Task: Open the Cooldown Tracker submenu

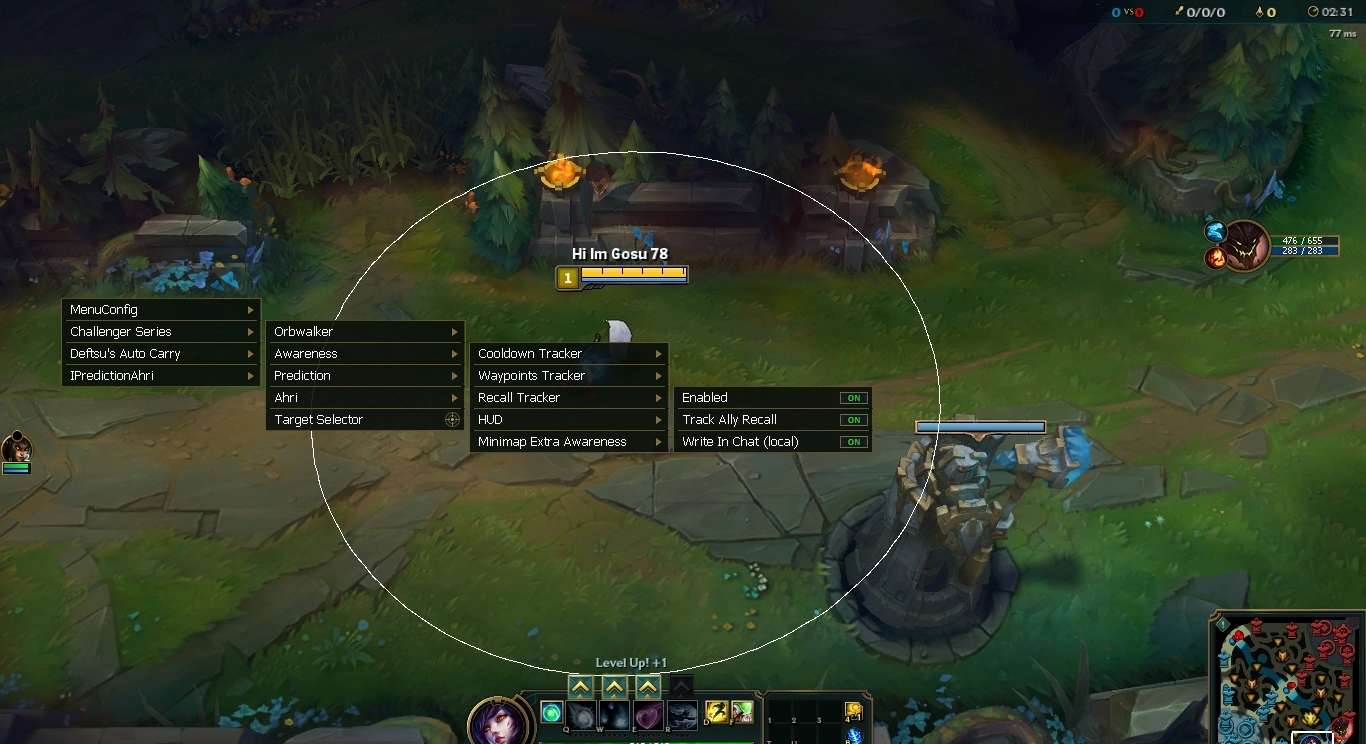Action: [x=569, y=354]
